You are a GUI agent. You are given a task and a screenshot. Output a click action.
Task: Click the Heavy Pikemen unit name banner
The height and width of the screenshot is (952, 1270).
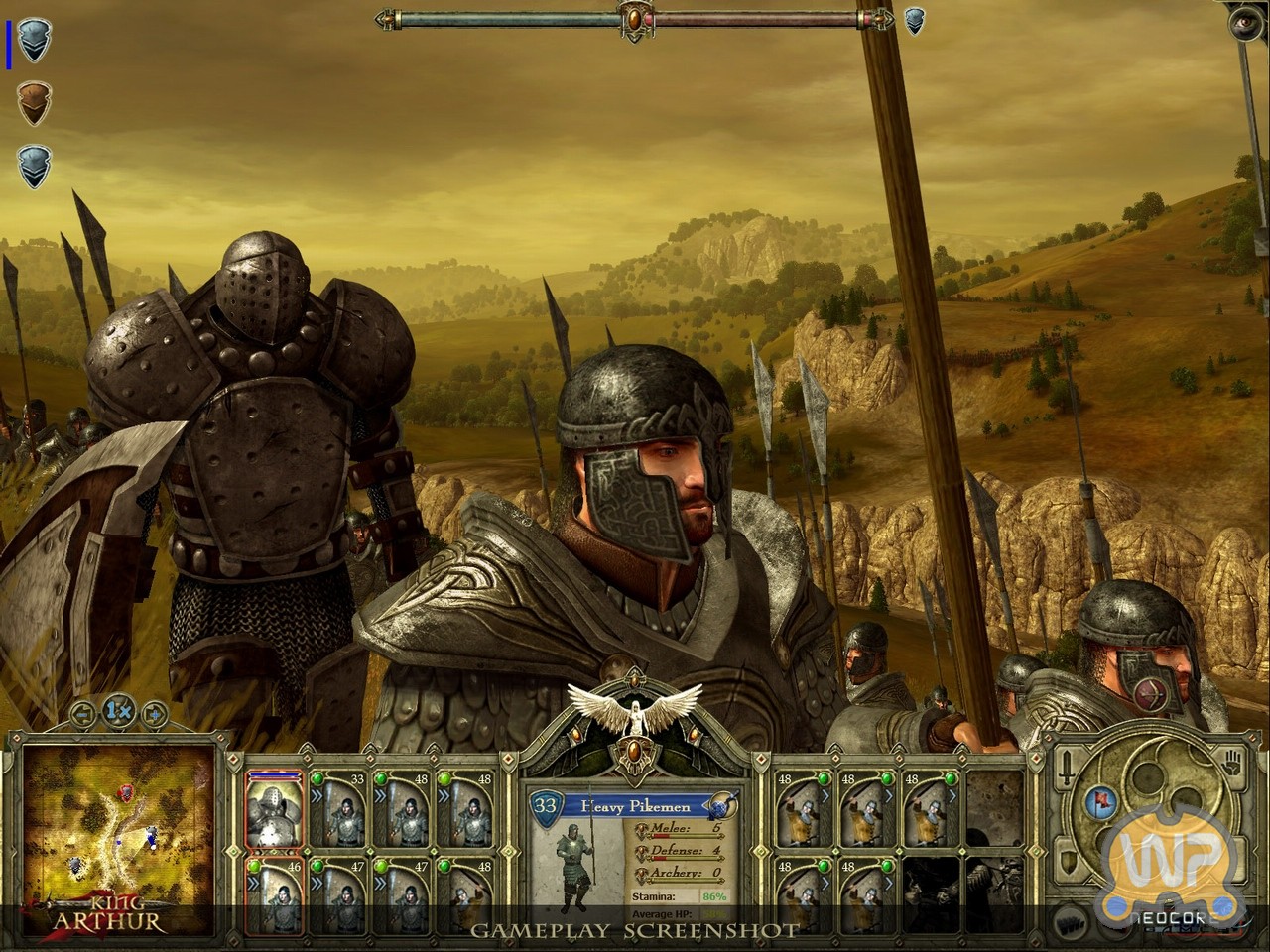click(x=635, y=805)
